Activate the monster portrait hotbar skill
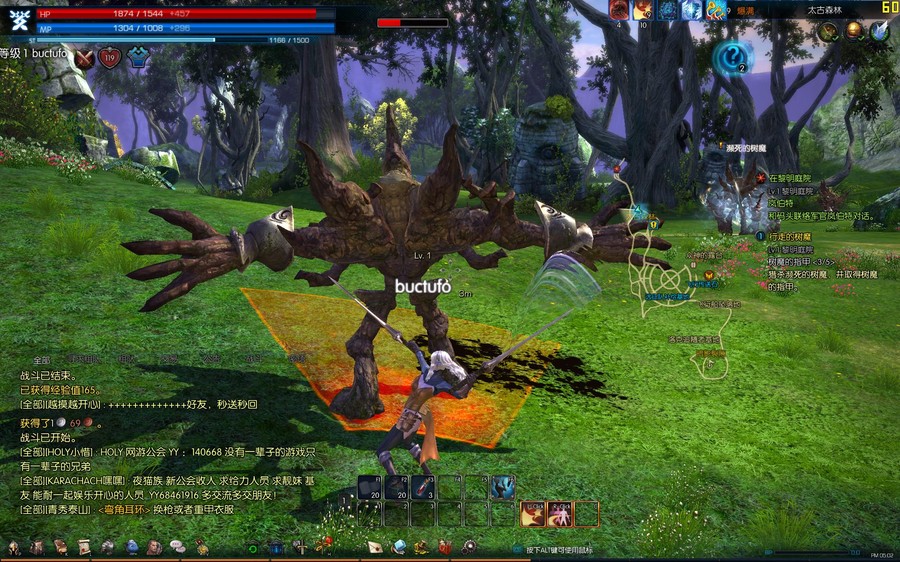 [502, 487]
